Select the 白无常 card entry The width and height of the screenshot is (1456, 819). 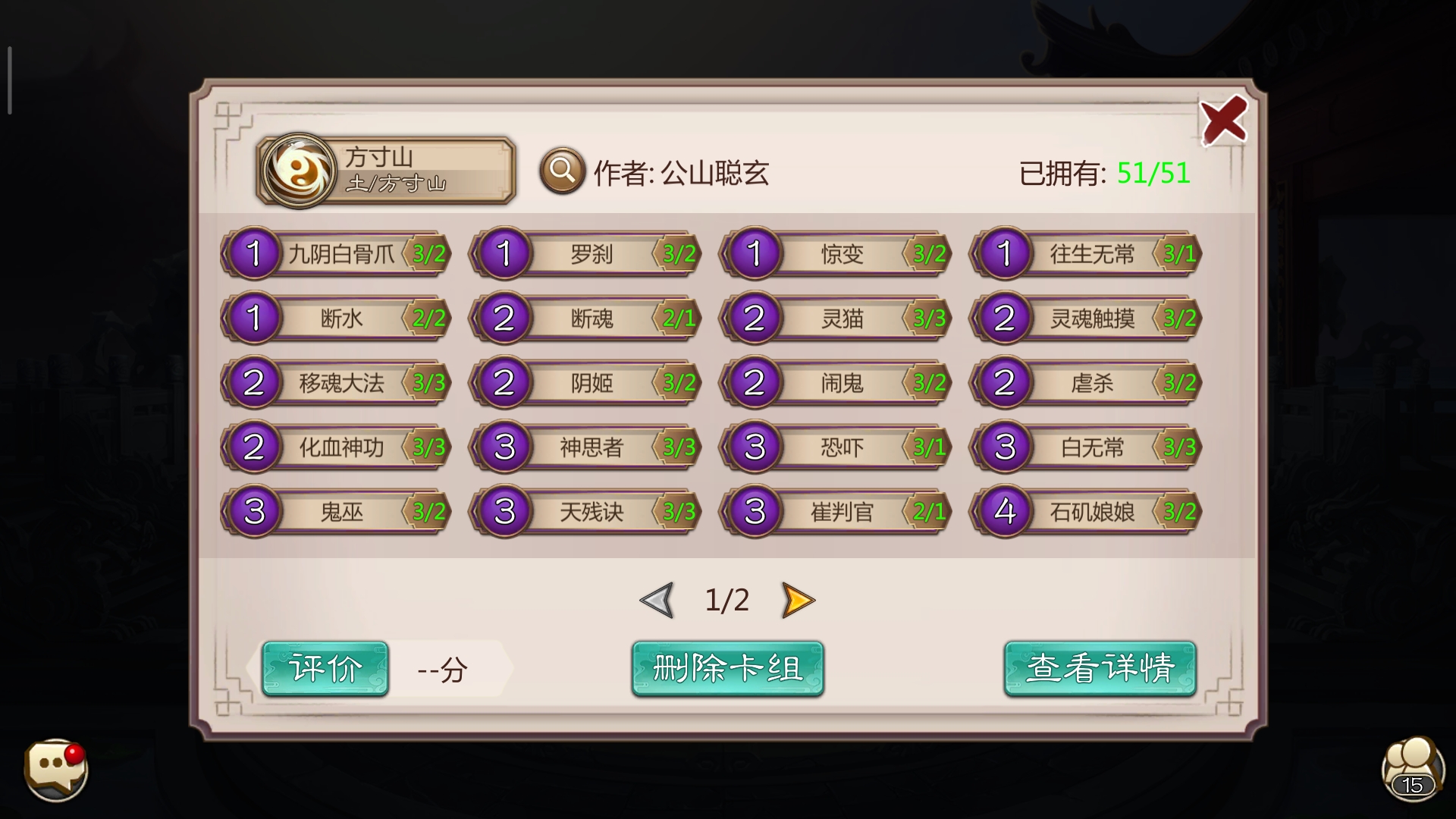coord(1084,447)
